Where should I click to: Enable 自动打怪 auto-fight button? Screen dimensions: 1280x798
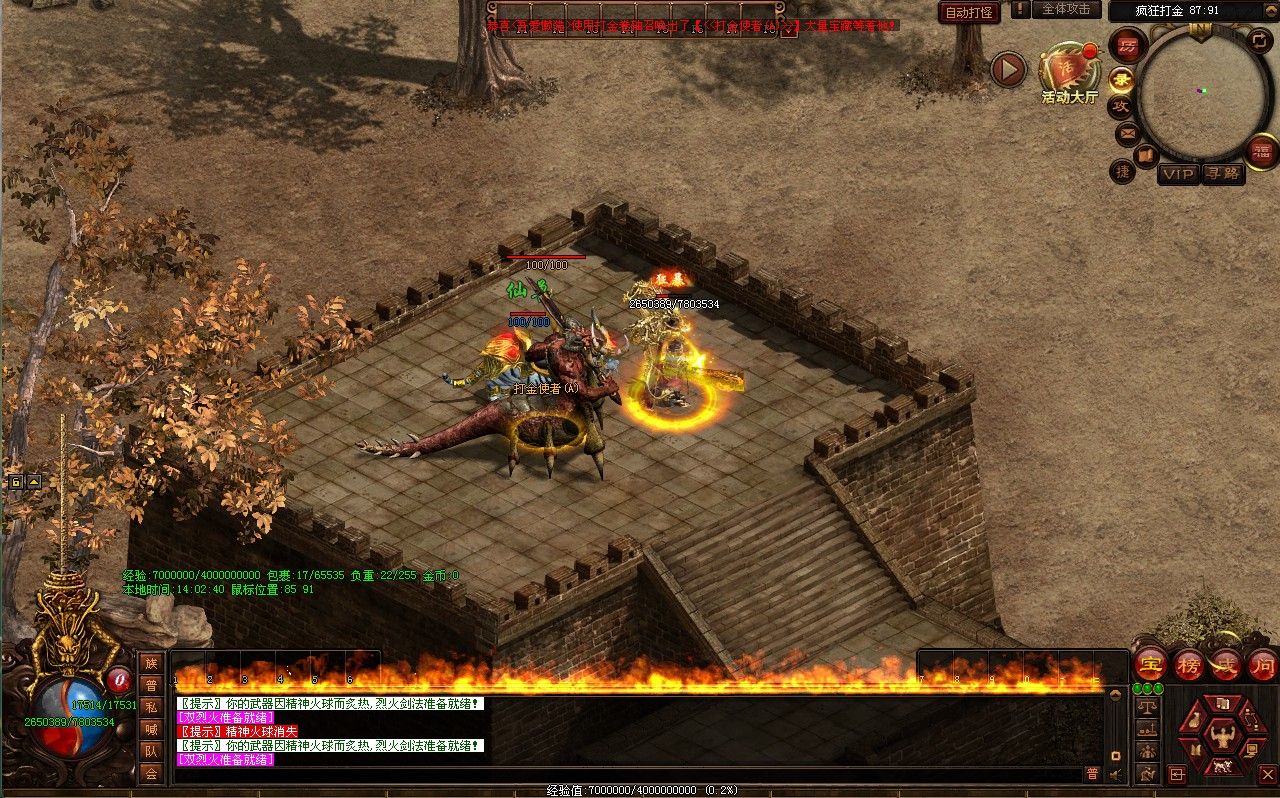point(968,12)
